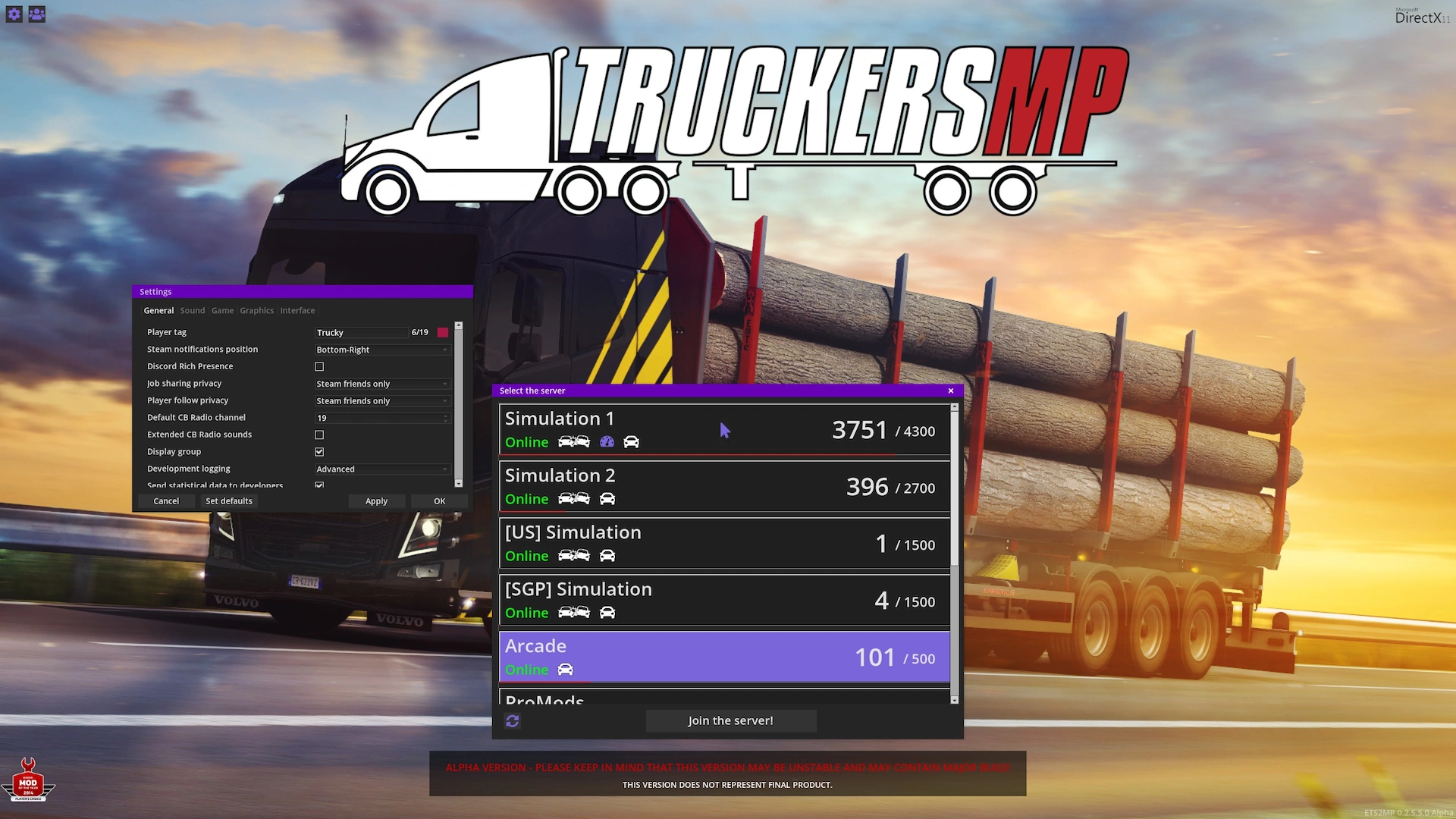The image size is (1456, 819).
Task: Cancel the Settings dialog
Action: pos(166,501)
